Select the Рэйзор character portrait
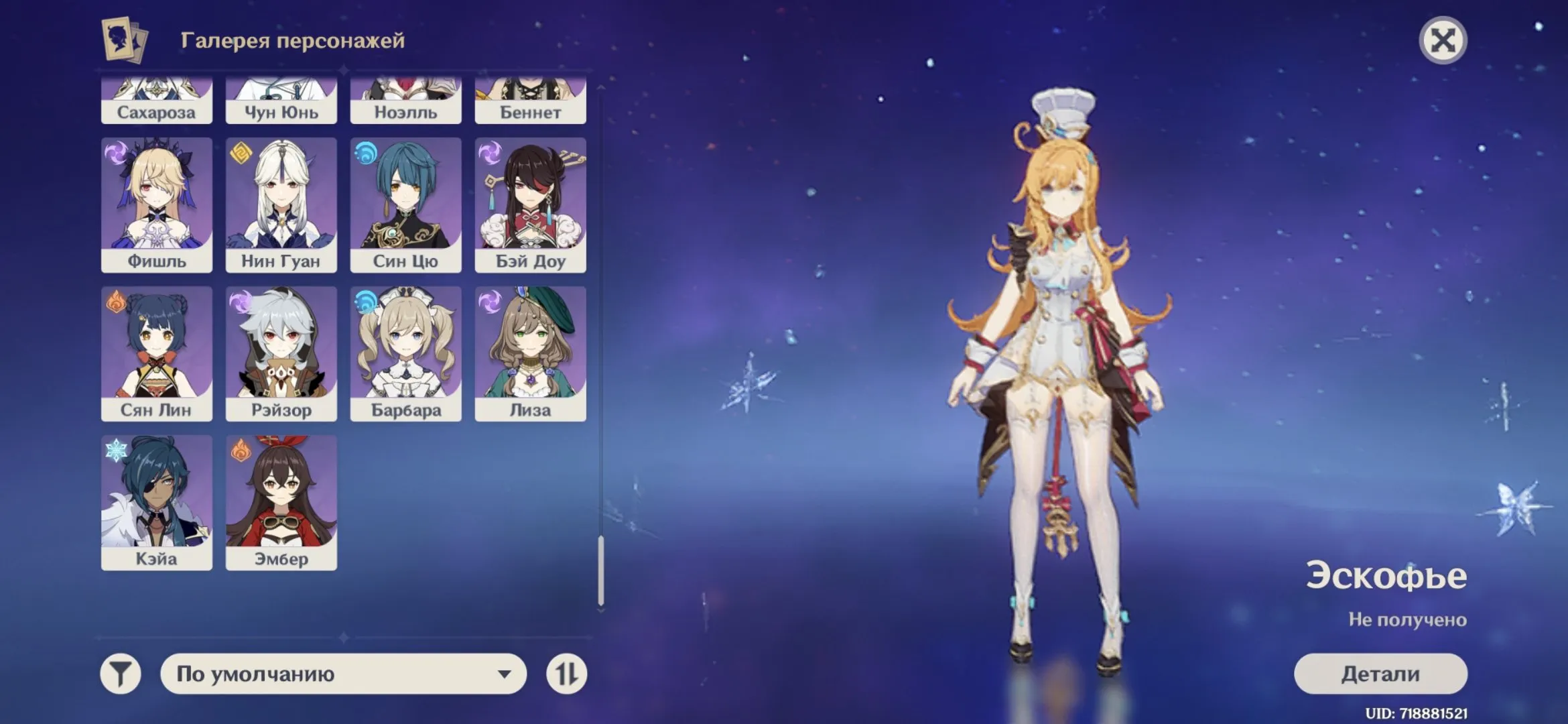 click(x=281, y=352)
